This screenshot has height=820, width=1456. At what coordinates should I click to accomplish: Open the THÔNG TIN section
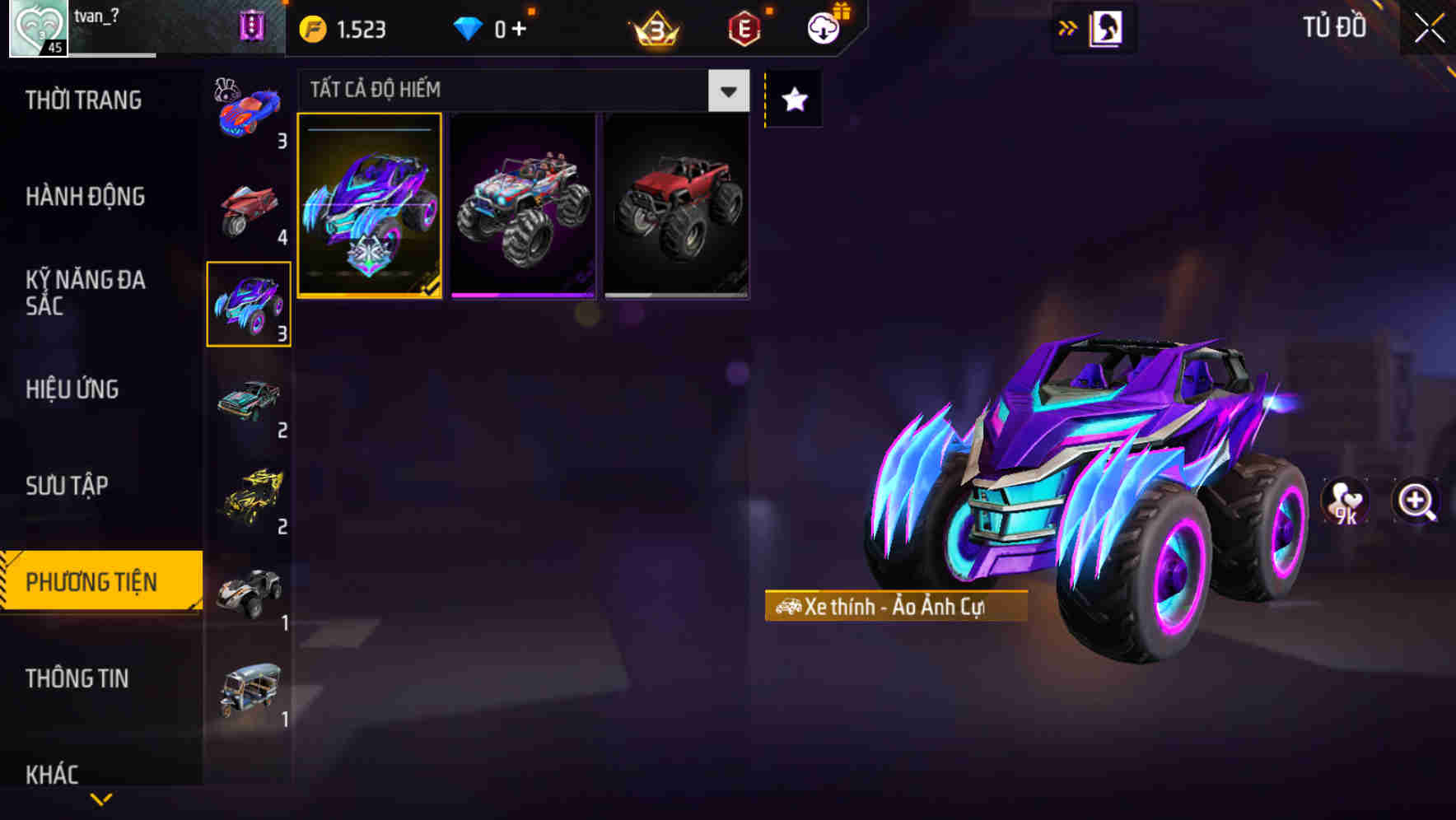point(78,678)
